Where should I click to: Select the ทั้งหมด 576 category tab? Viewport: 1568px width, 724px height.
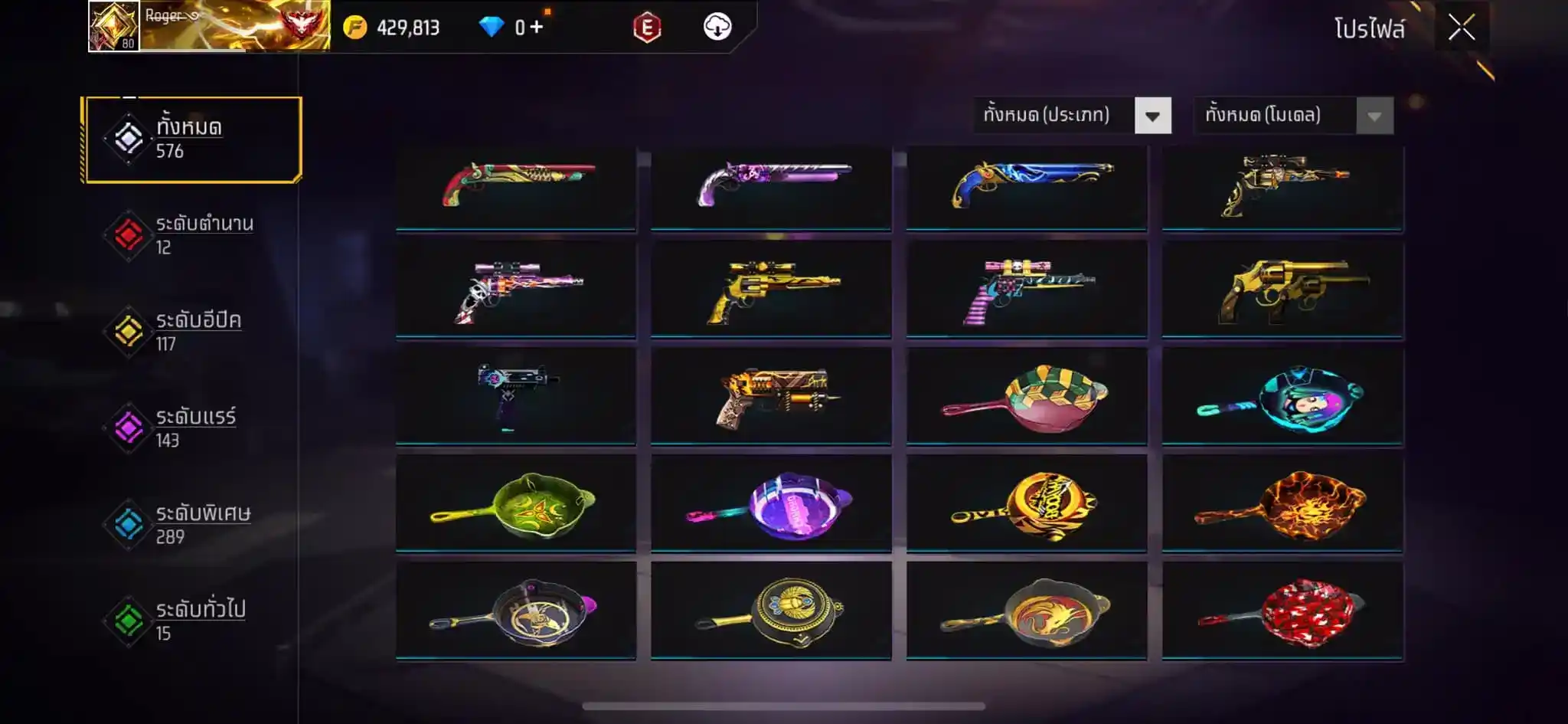click(x=193, y=139)
